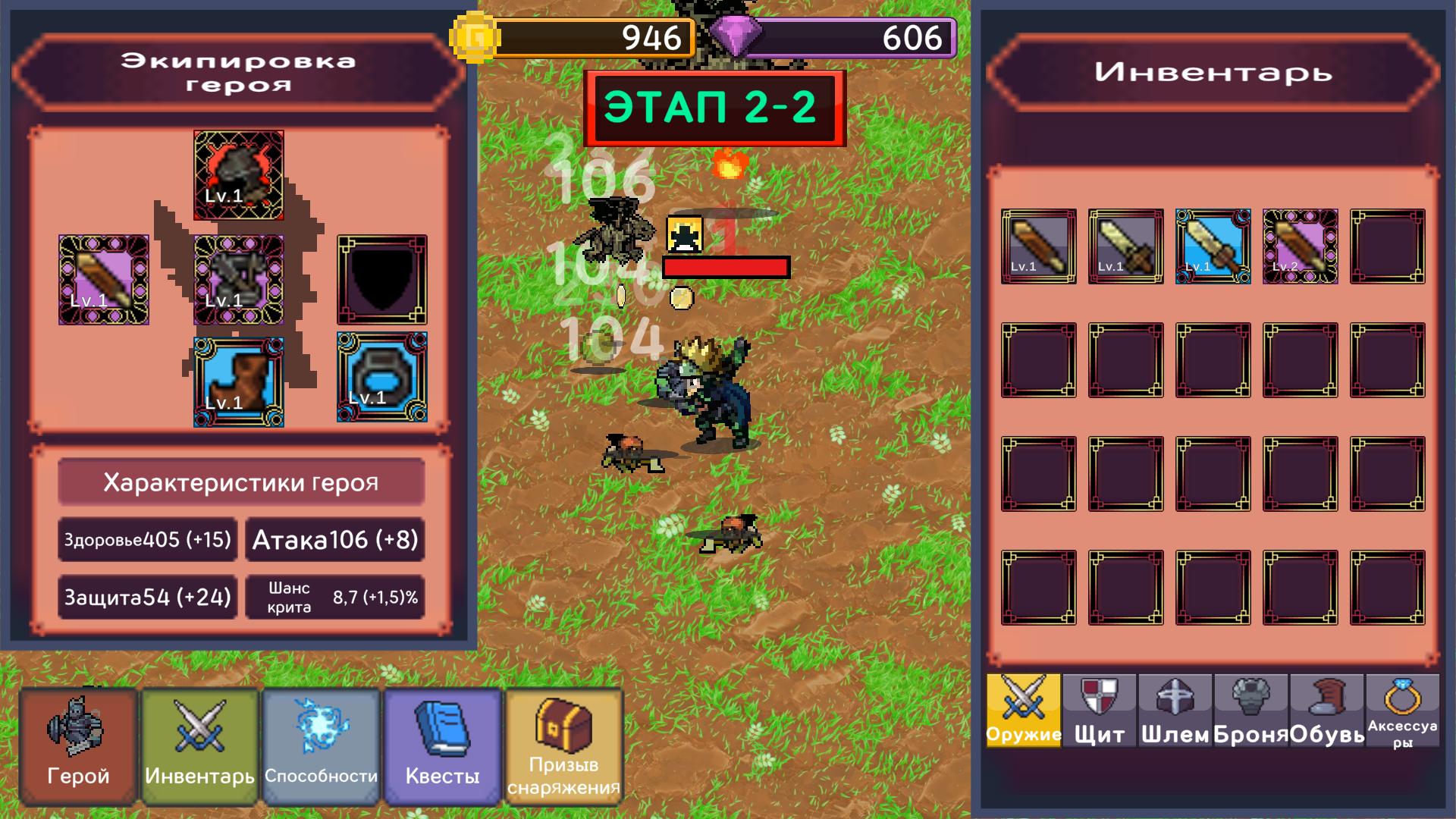Select the Lv.2 purple sword in inventory
This screenshot has width=1456, height=819.
pyautogui.click(x=1302, y=244)
